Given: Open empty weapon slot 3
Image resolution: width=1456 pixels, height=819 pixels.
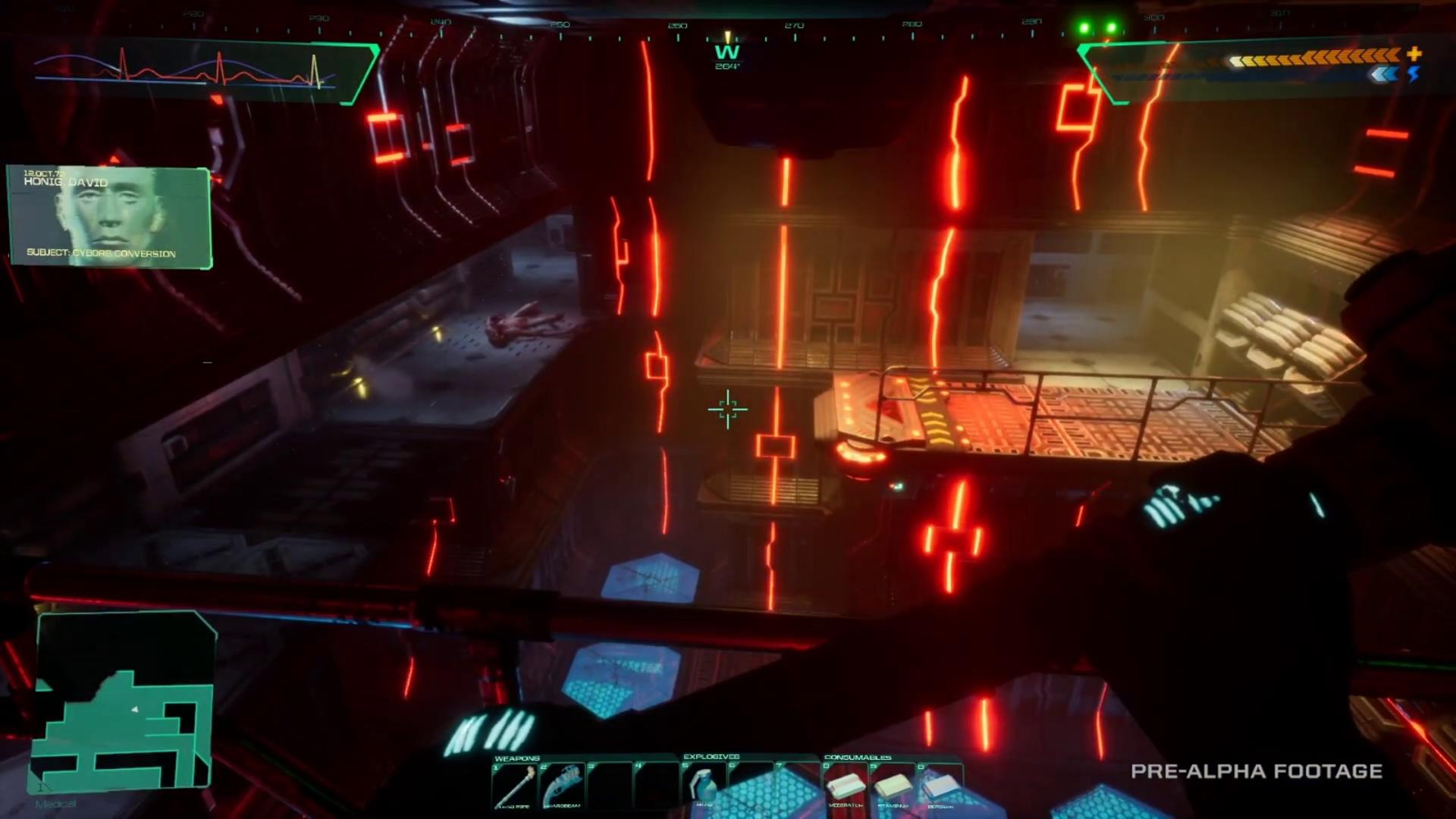Looking at the screenshot, I should coord(609,783).
